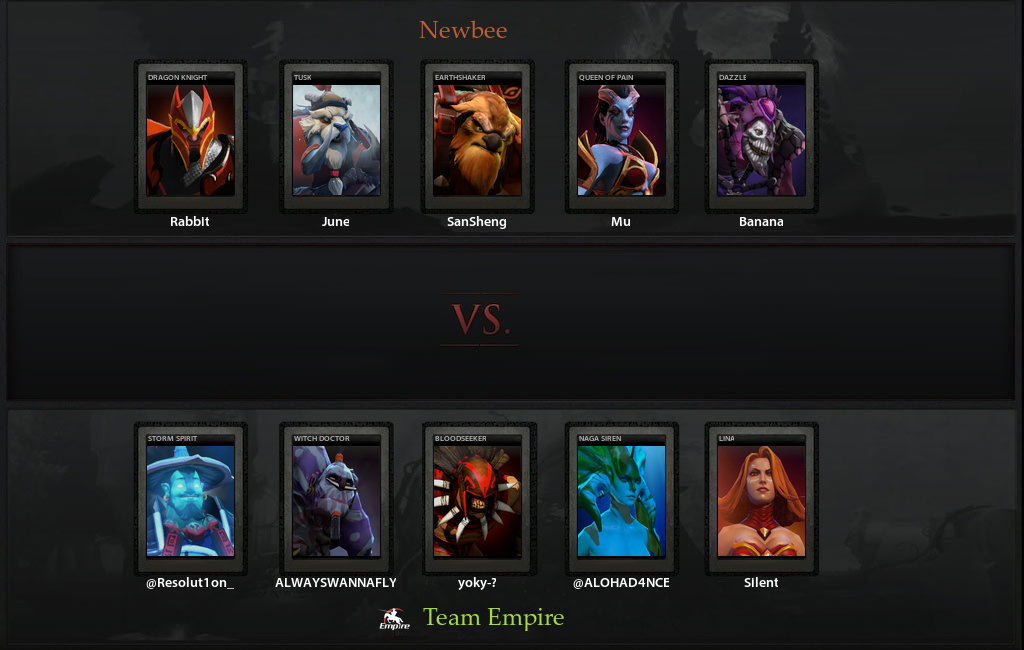This screenshot has height=650, width=1024.
Task: Choose the Bloodseeker hero card
Action: point(477,499)
